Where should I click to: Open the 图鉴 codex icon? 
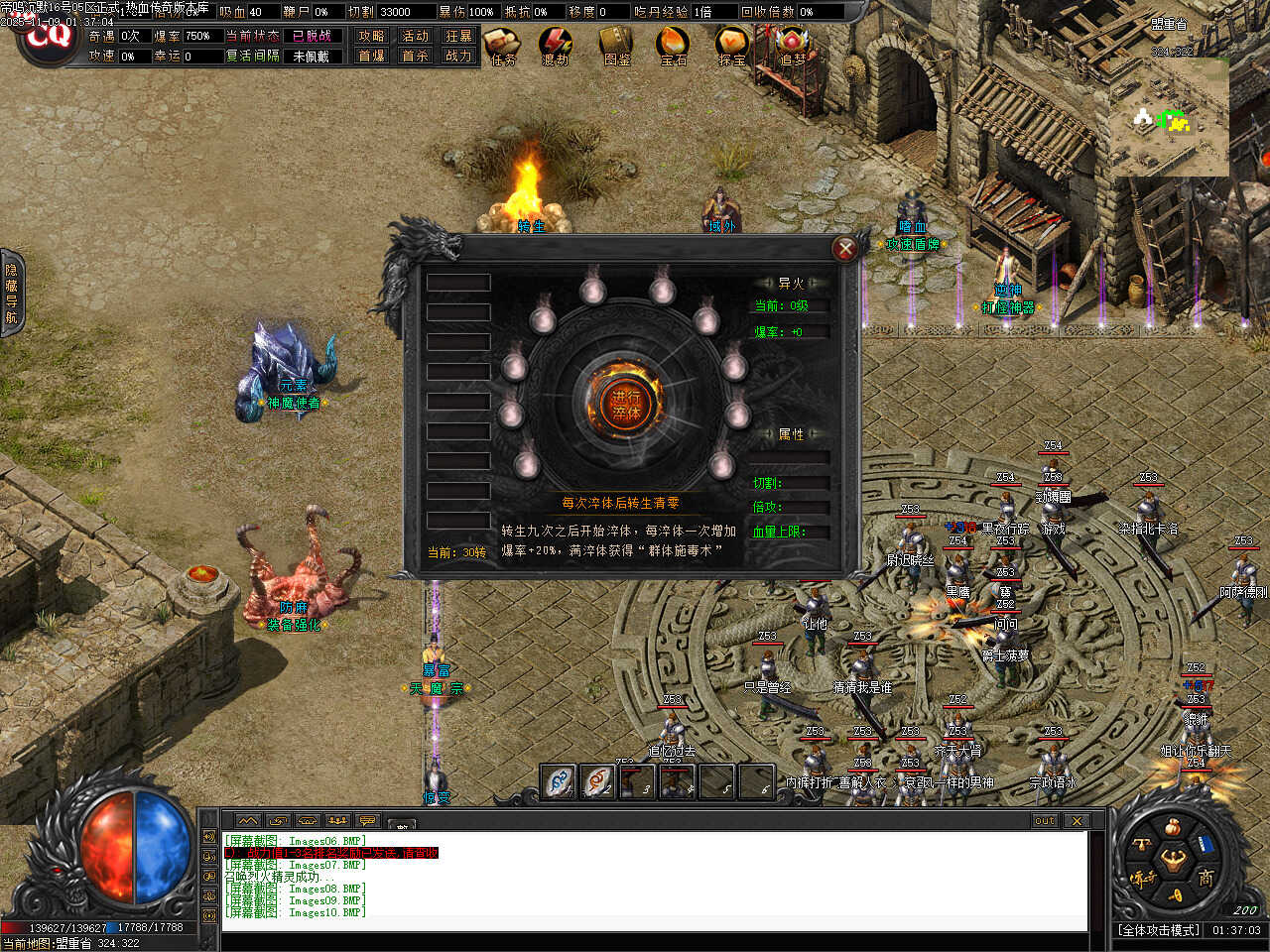click(616, 46)
